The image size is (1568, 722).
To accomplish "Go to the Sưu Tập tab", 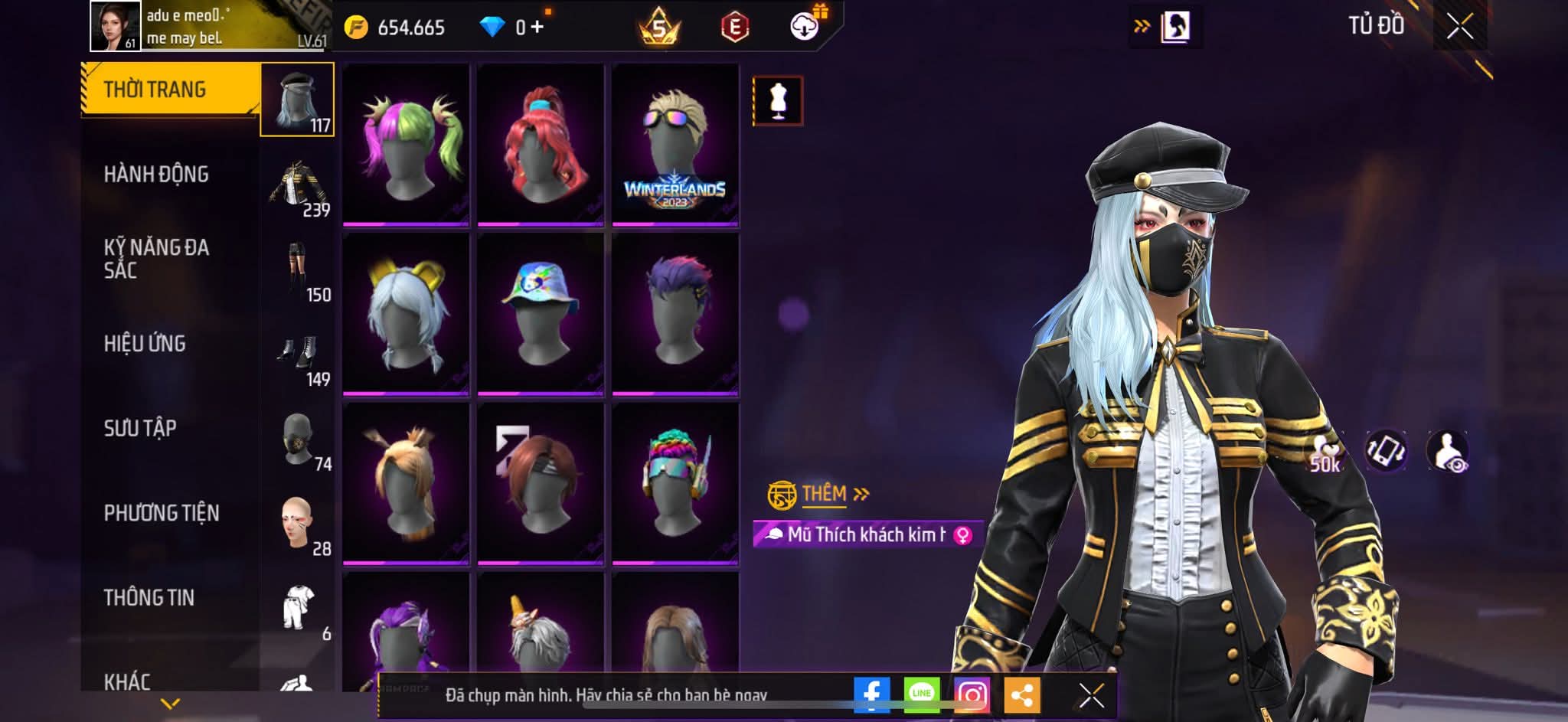I will 140,428.
